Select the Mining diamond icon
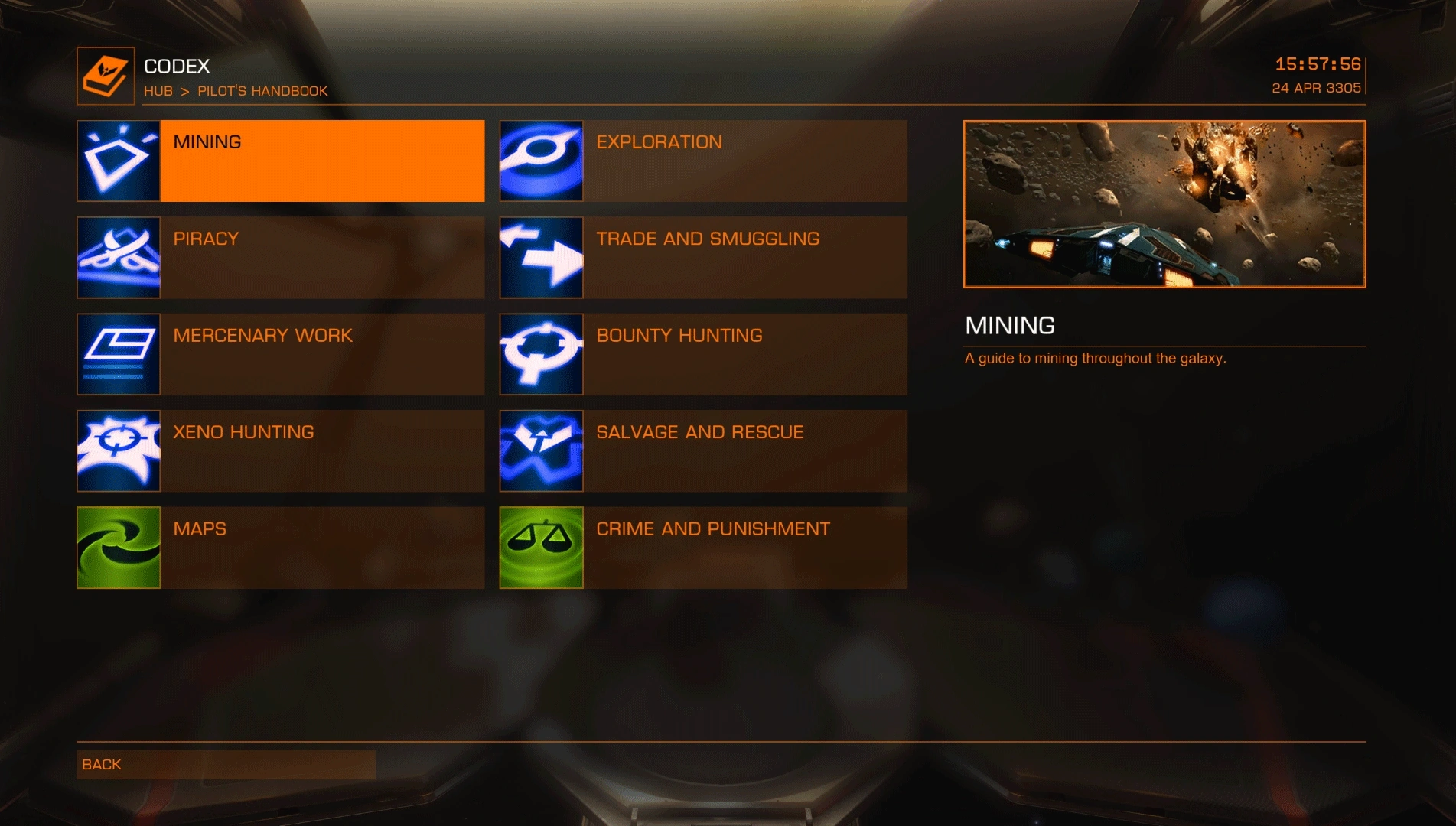The width and height of the screenshot is (1456, 826). (x=118, y=161)
